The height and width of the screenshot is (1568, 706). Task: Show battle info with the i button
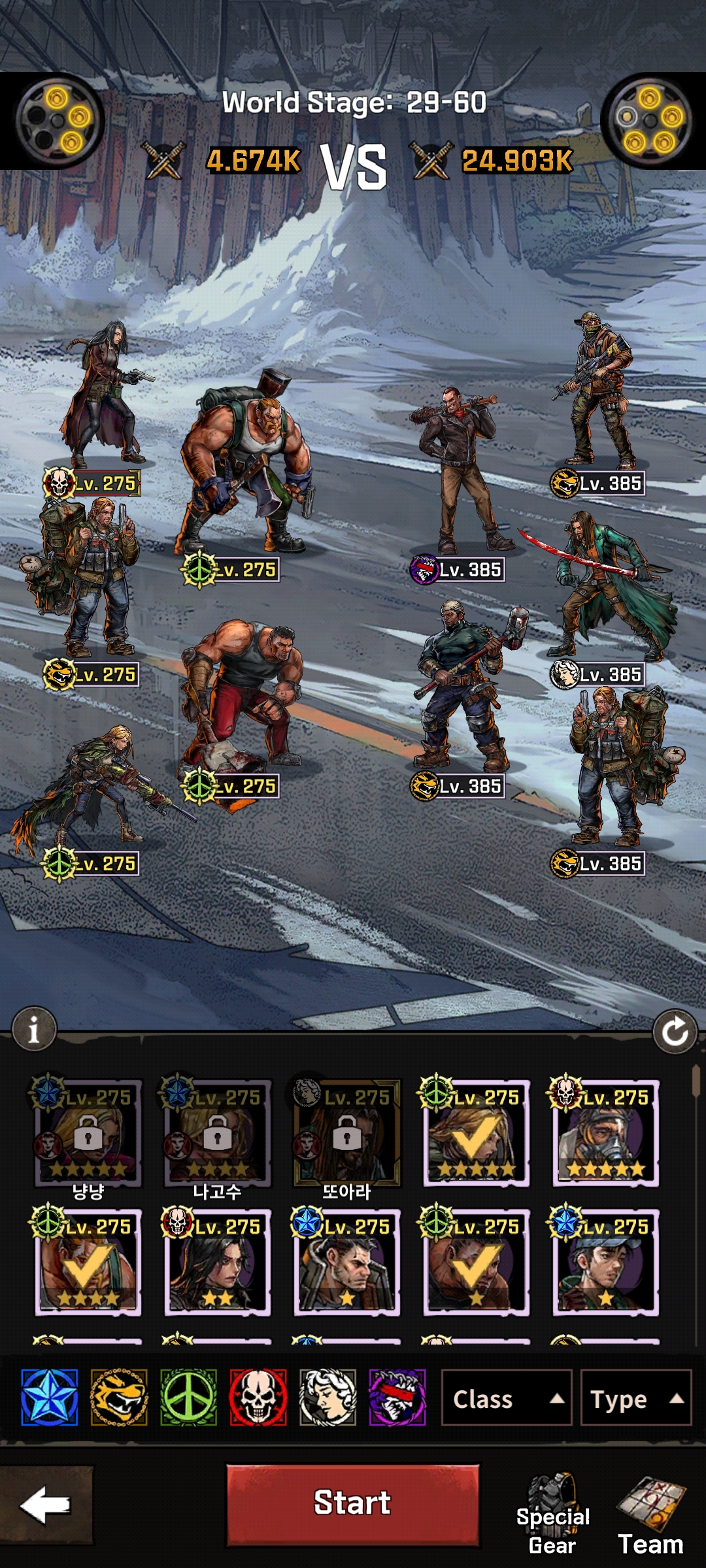pyautogui.click(x=34, y=1030)
